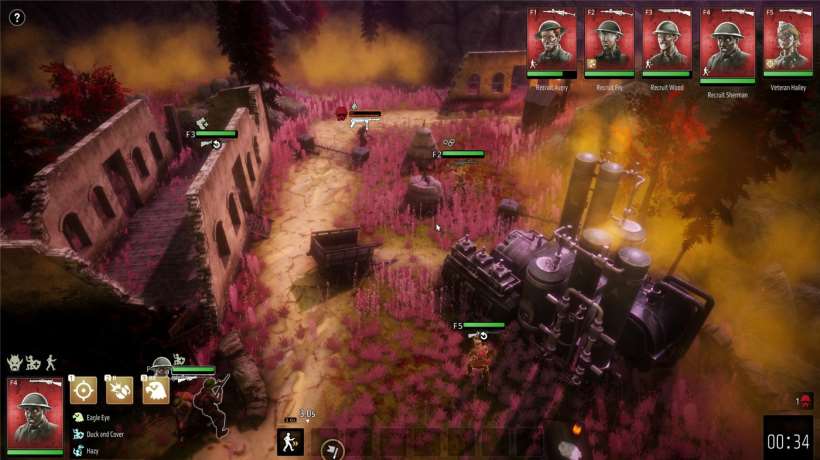This screenshot has width=820, height=460.
Task: Activate the crosshair aim ability
Action: point(84,390)
